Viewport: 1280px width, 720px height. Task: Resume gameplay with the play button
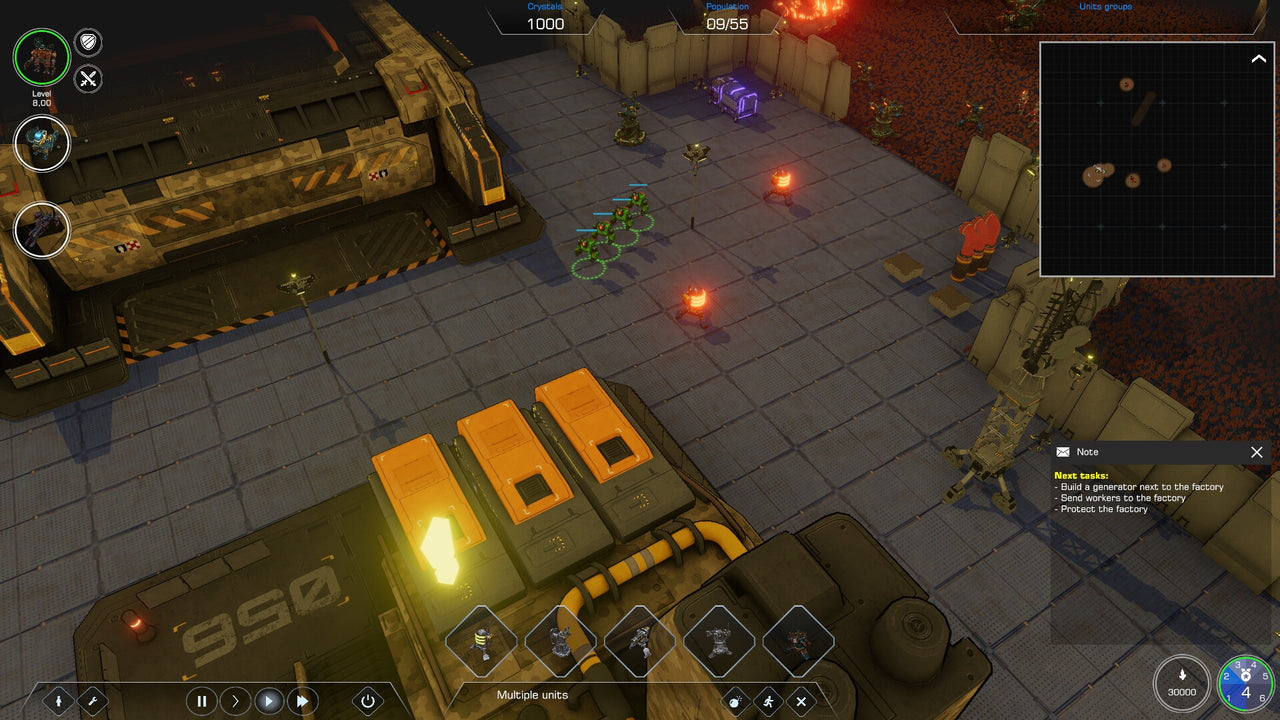click(269, 701)
